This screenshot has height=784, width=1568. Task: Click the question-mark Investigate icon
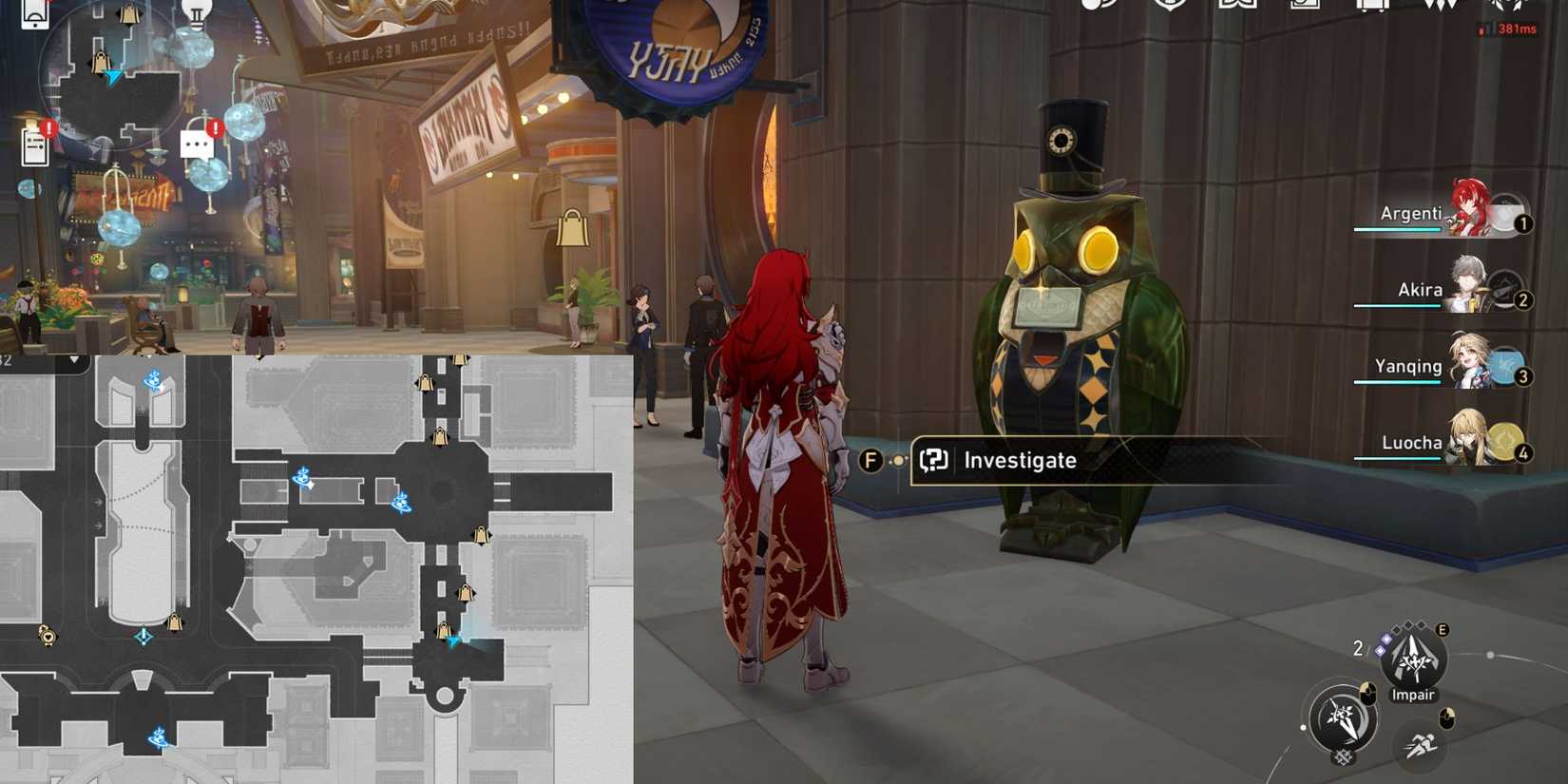coord(933,461)
